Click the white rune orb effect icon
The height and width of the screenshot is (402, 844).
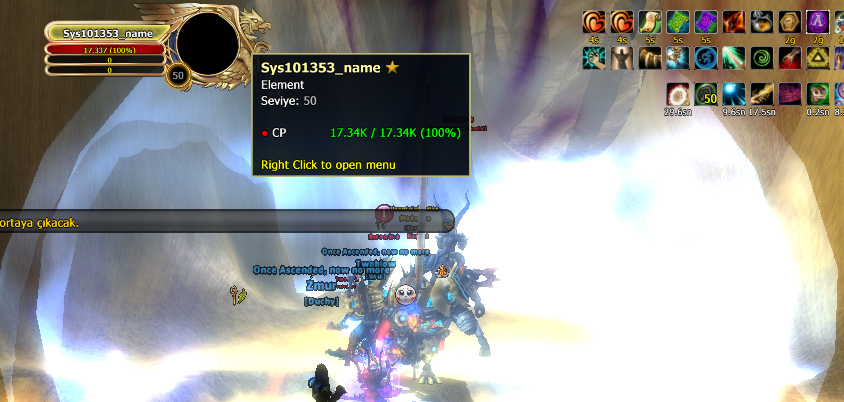pyautogui.click(x=678, y=95)
